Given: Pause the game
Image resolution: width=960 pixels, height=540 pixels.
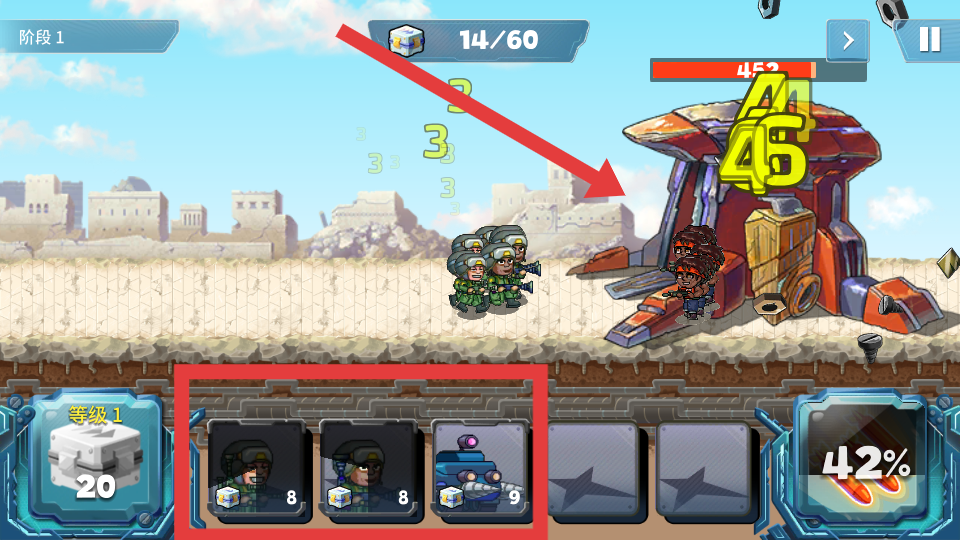Looking at the screenshot, I should click(x=929, y=40).
